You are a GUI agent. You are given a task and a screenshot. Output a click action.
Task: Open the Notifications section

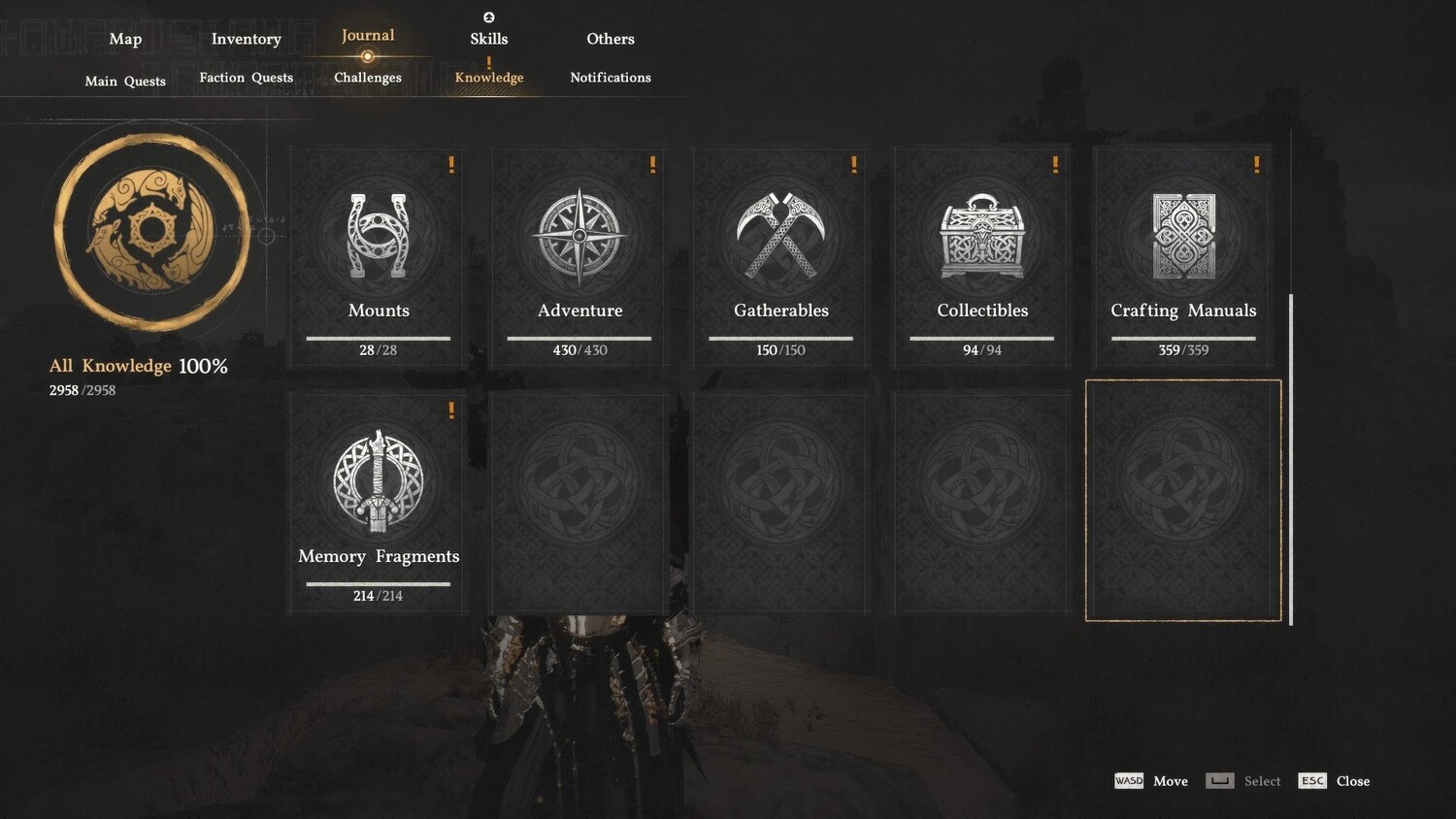click(610, 78)
